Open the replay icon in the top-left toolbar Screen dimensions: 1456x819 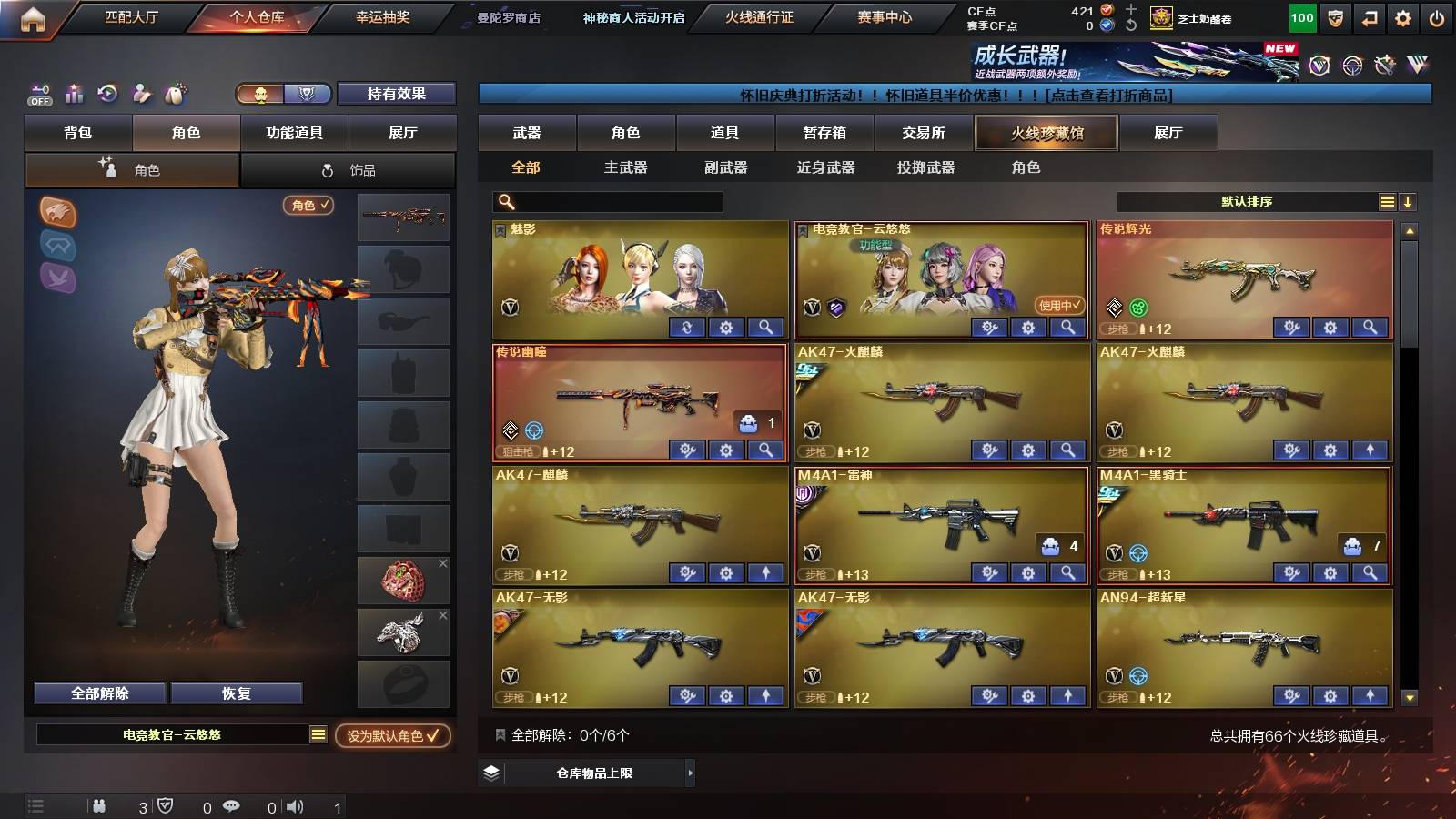(108, 93)
